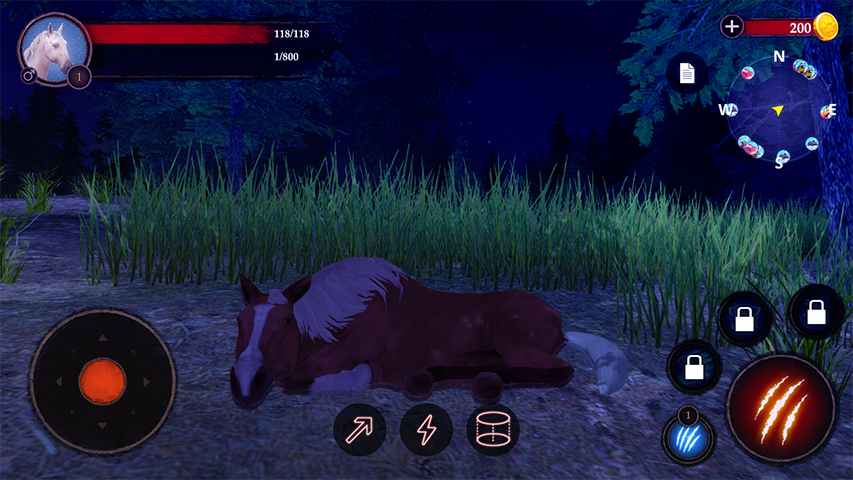Screen dimensions: 853x480
Task: Add coins with the plus button
Action: click(x=732, y=27)
